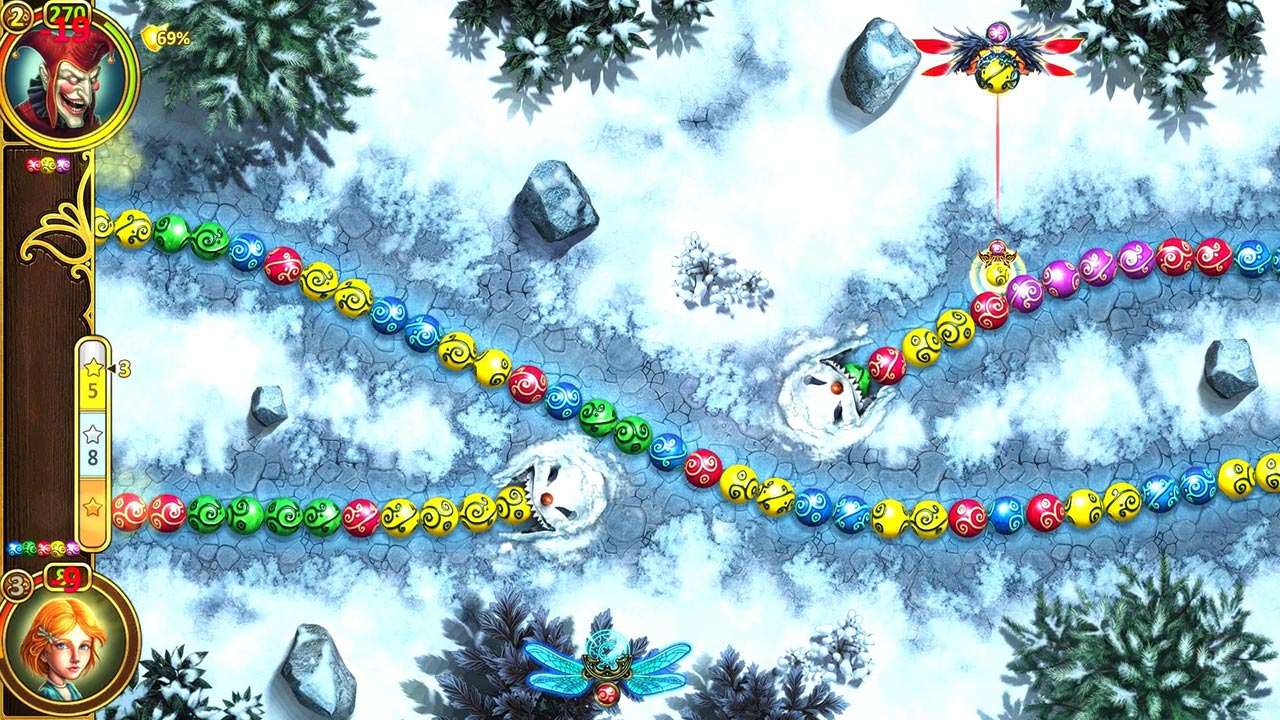This screenshot has width=1280, height=720.
Task: Click the marble row above the girl's portrait
Action: point(42,548)
